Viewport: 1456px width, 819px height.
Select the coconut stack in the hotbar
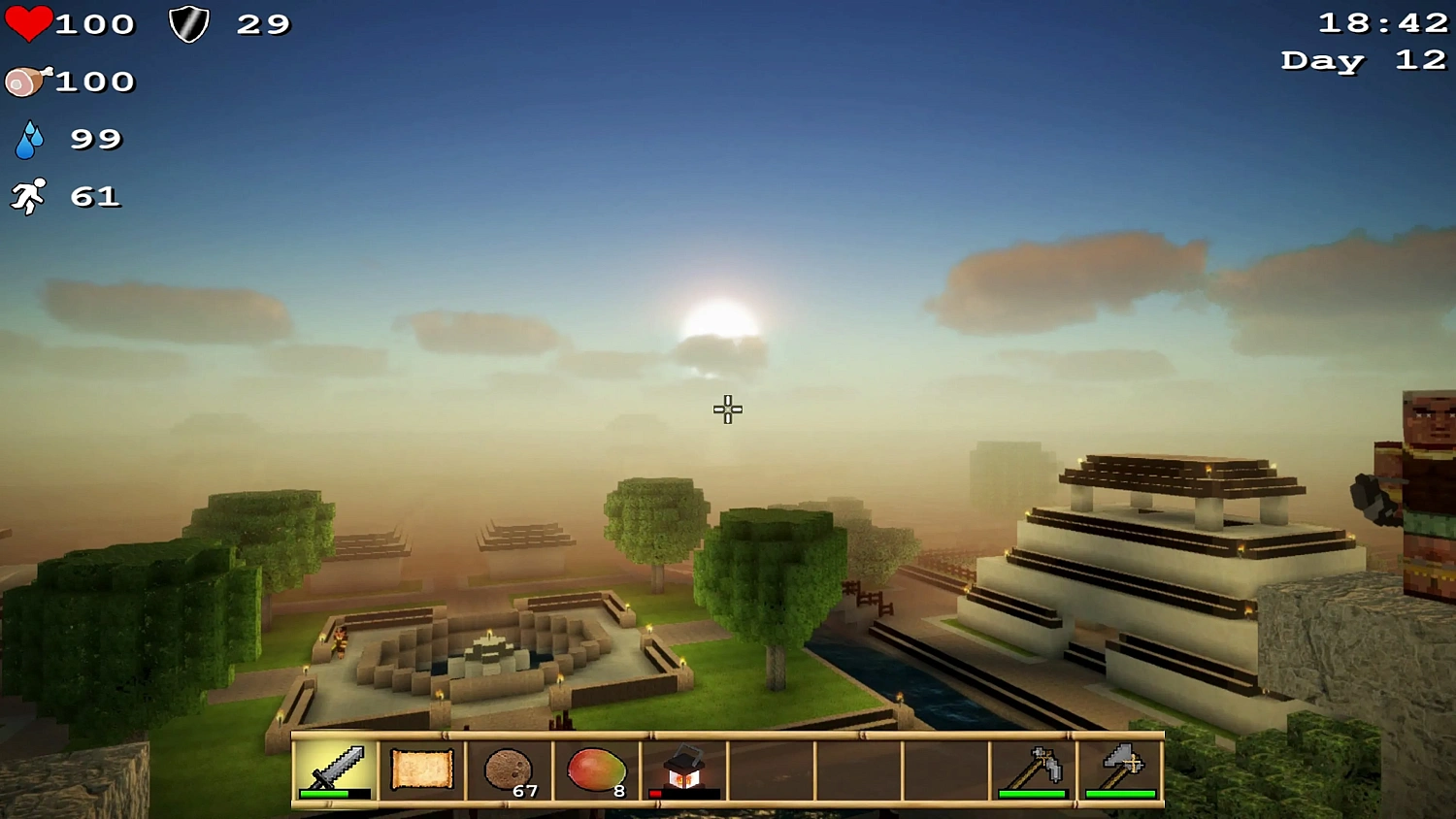point(509,769)
